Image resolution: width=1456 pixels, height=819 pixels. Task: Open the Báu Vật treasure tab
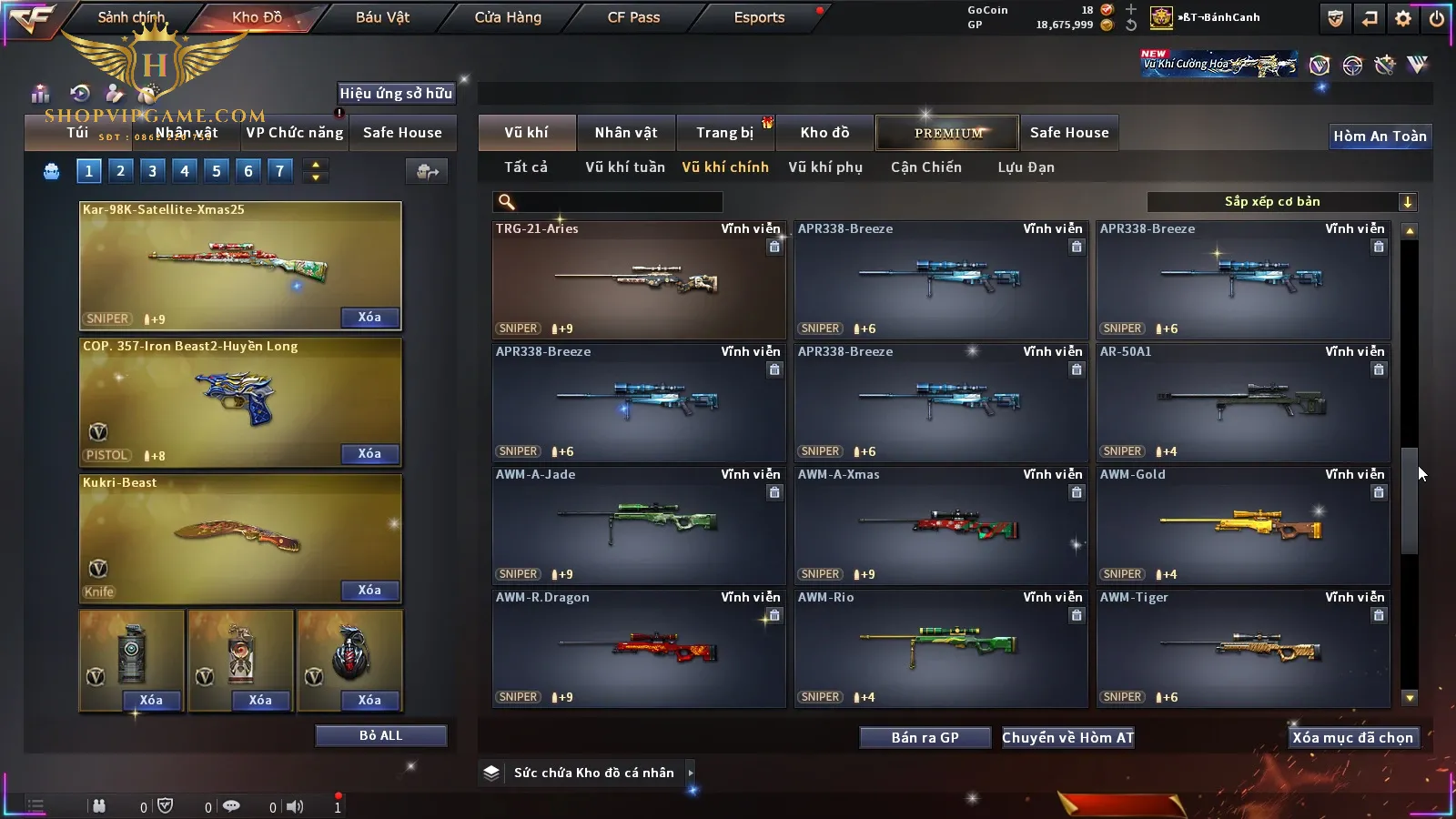click(x=382, y=17)
